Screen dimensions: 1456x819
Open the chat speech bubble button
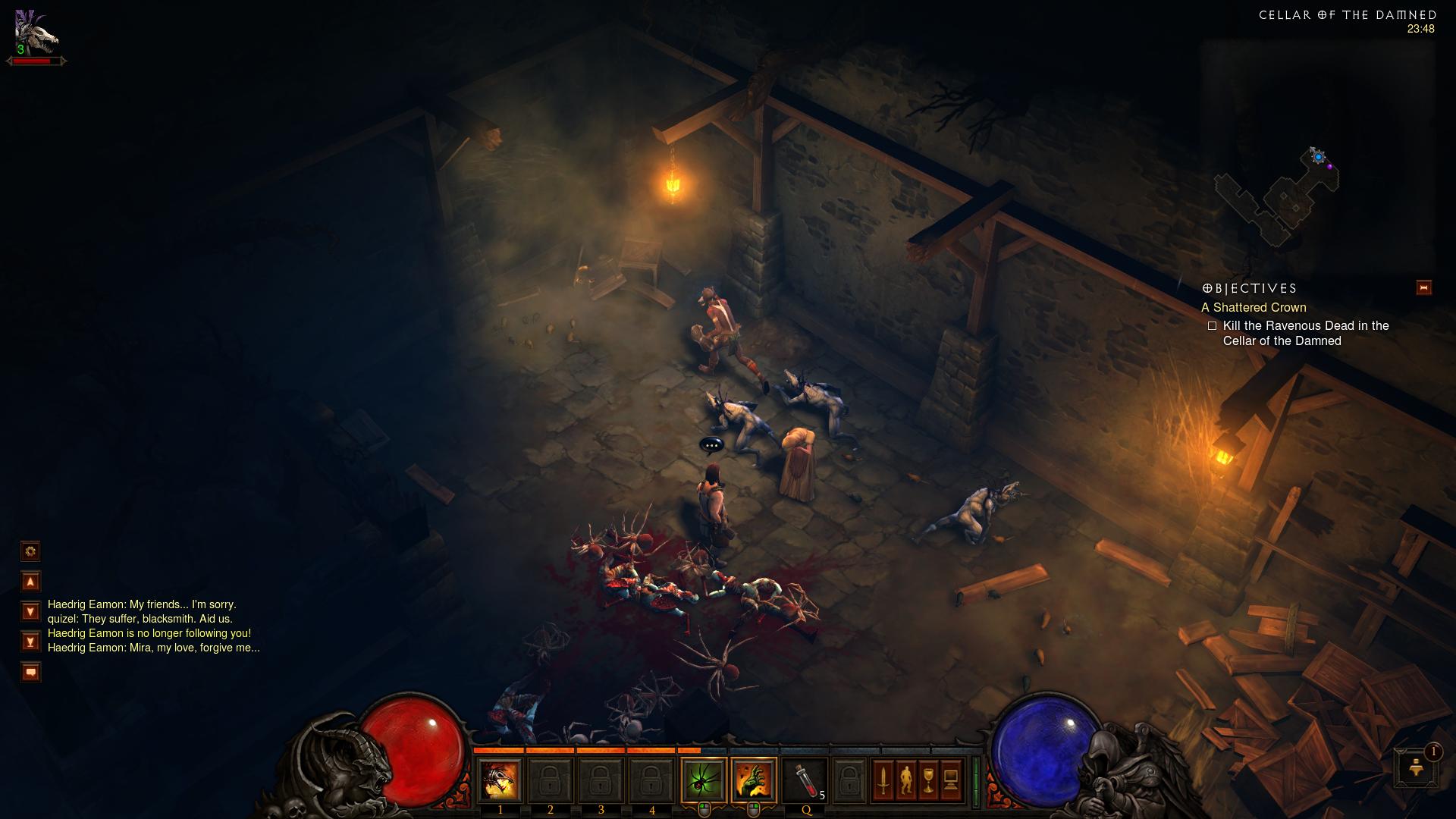click(x=30, y=672)
